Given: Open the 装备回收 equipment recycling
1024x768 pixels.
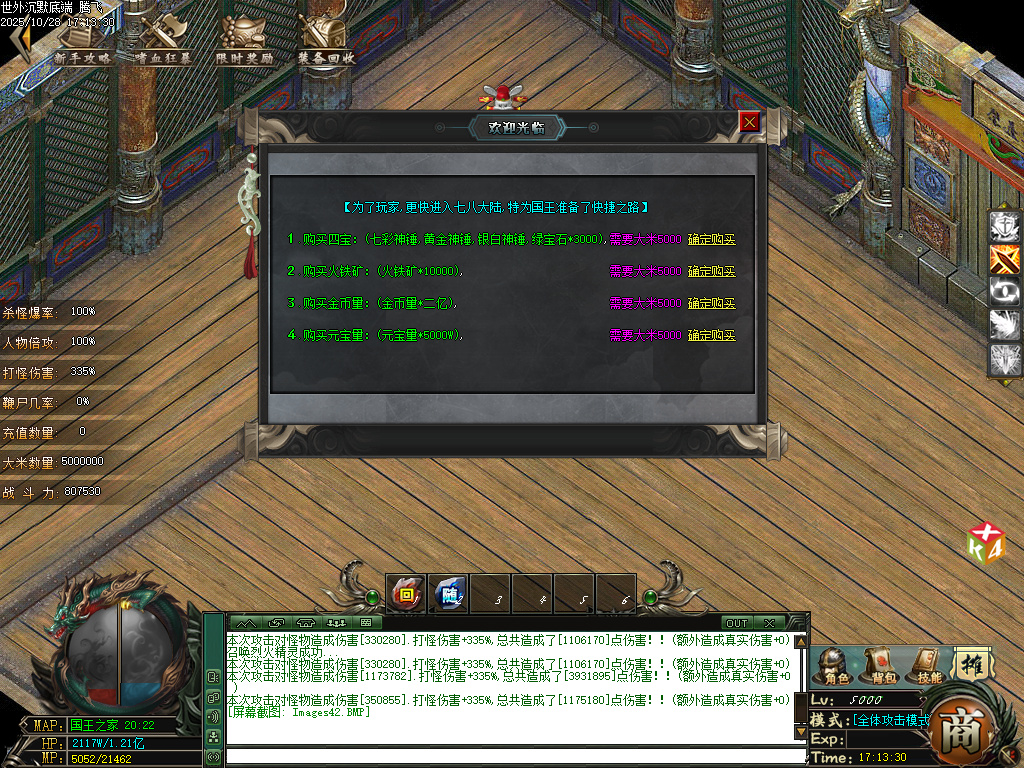Looking at the screenshot, I should tap(326, 42).
